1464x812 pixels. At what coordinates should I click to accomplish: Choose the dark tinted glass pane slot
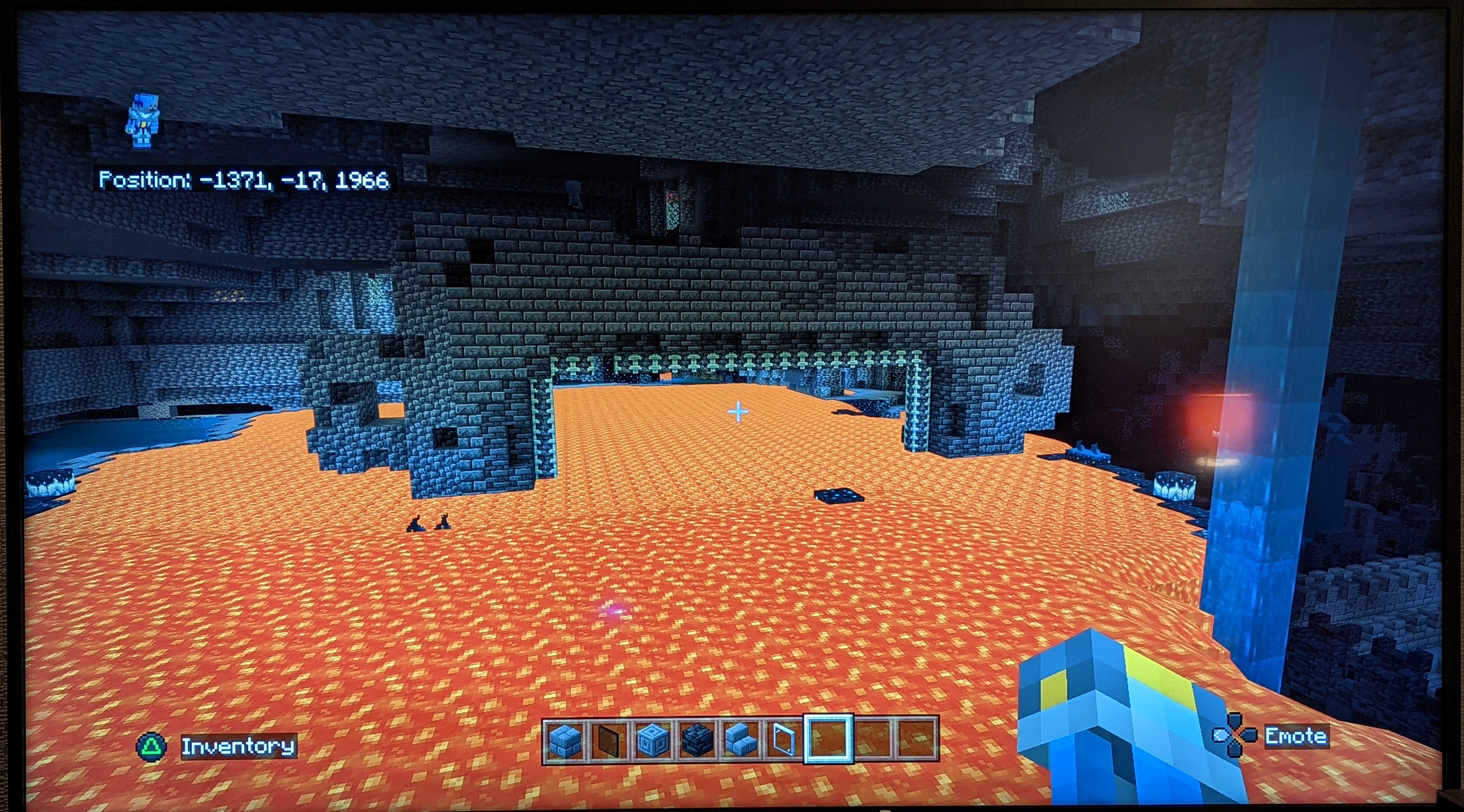(607, 740)
